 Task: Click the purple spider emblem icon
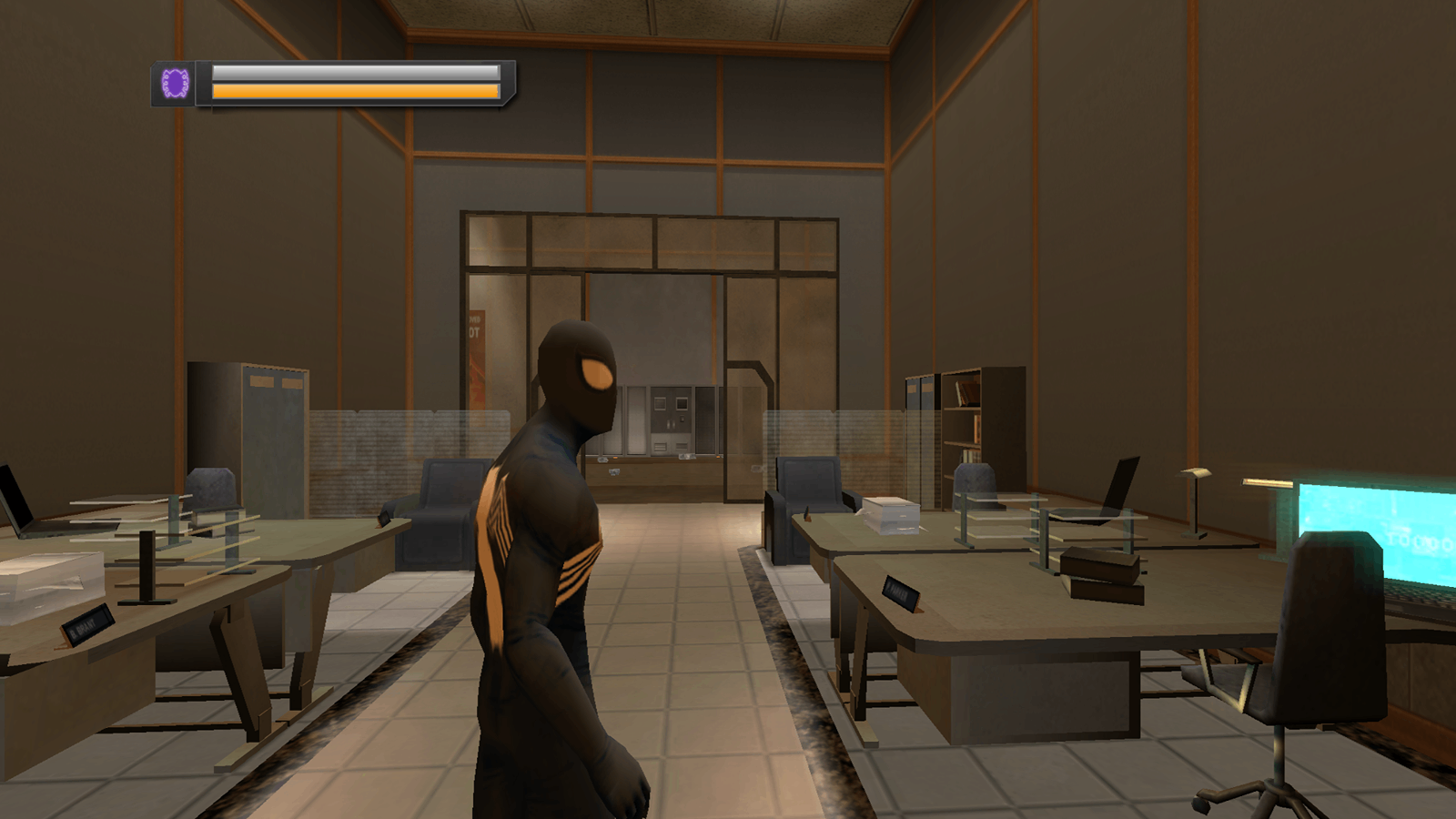coord(175,84)
